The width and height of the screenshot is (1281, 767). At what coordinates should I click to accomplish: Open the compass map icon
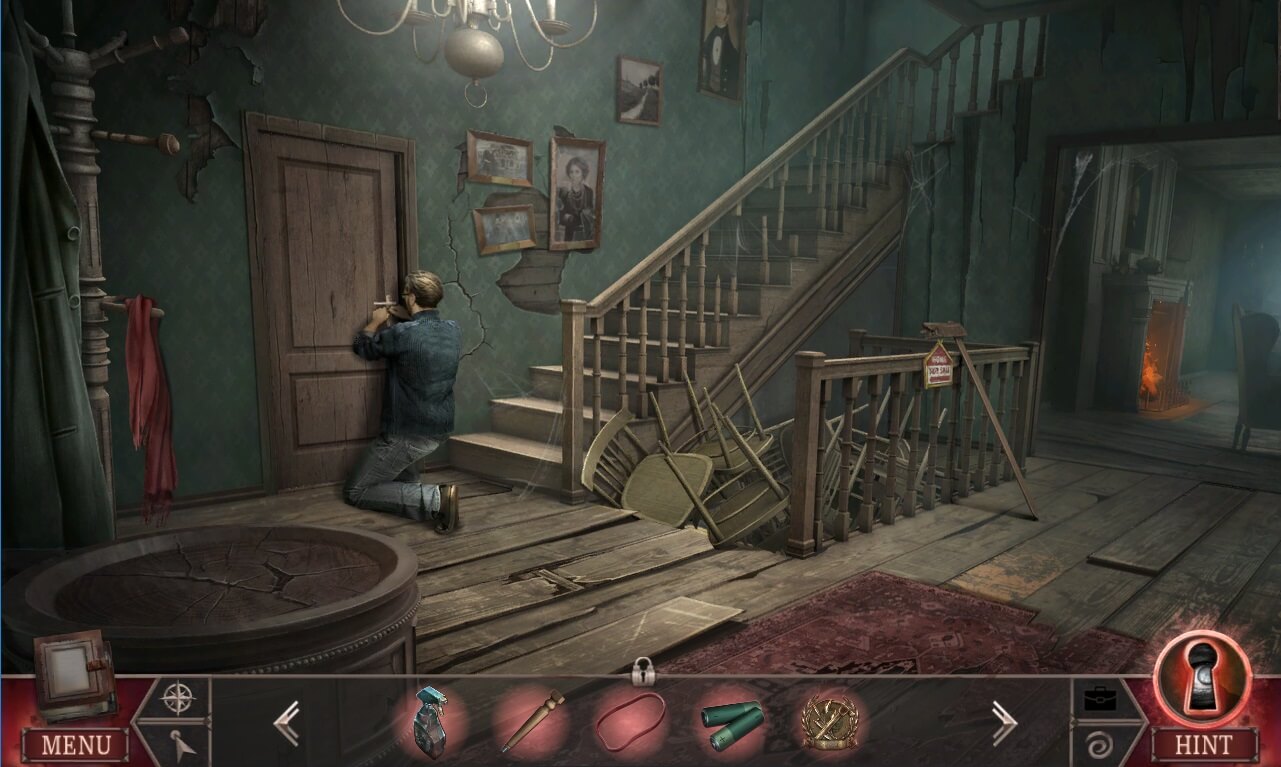[x=178, y=697]
